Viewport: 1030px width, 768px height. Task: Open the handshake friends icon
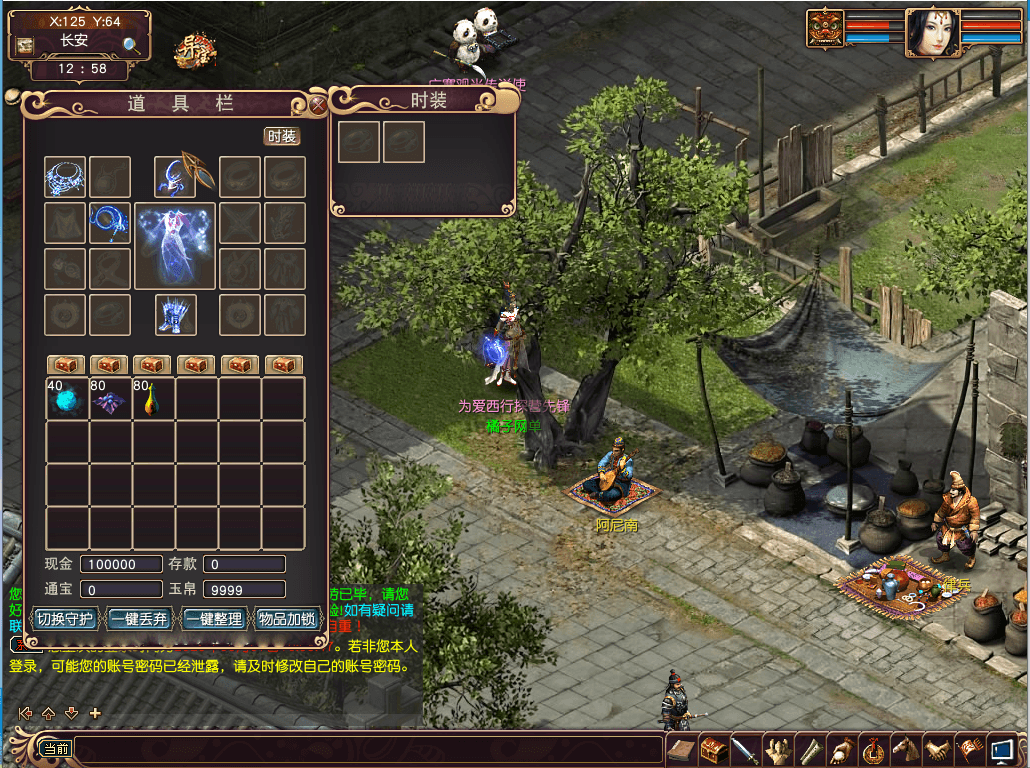click(938, 750)
